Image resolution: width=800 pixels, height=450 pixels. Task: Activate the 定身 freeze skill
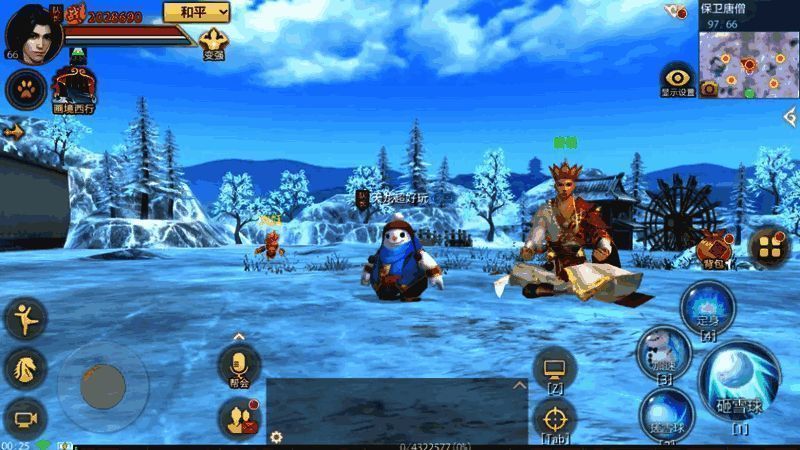(707, 308)
